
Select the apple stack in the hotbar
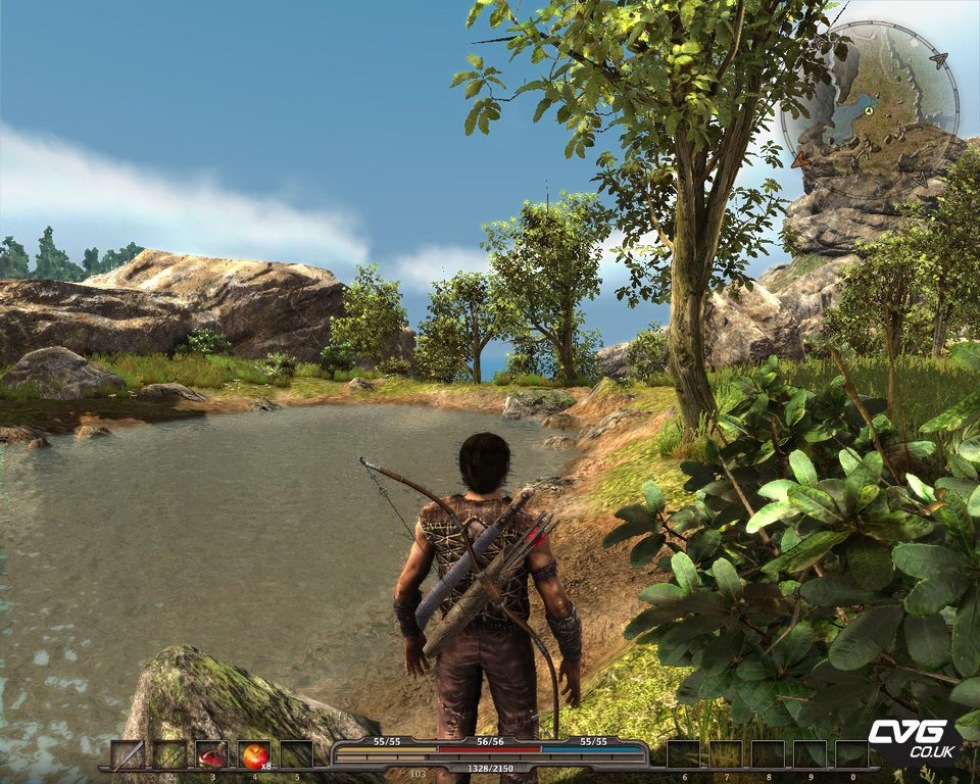pyautogui.click(x=254, y=754)
